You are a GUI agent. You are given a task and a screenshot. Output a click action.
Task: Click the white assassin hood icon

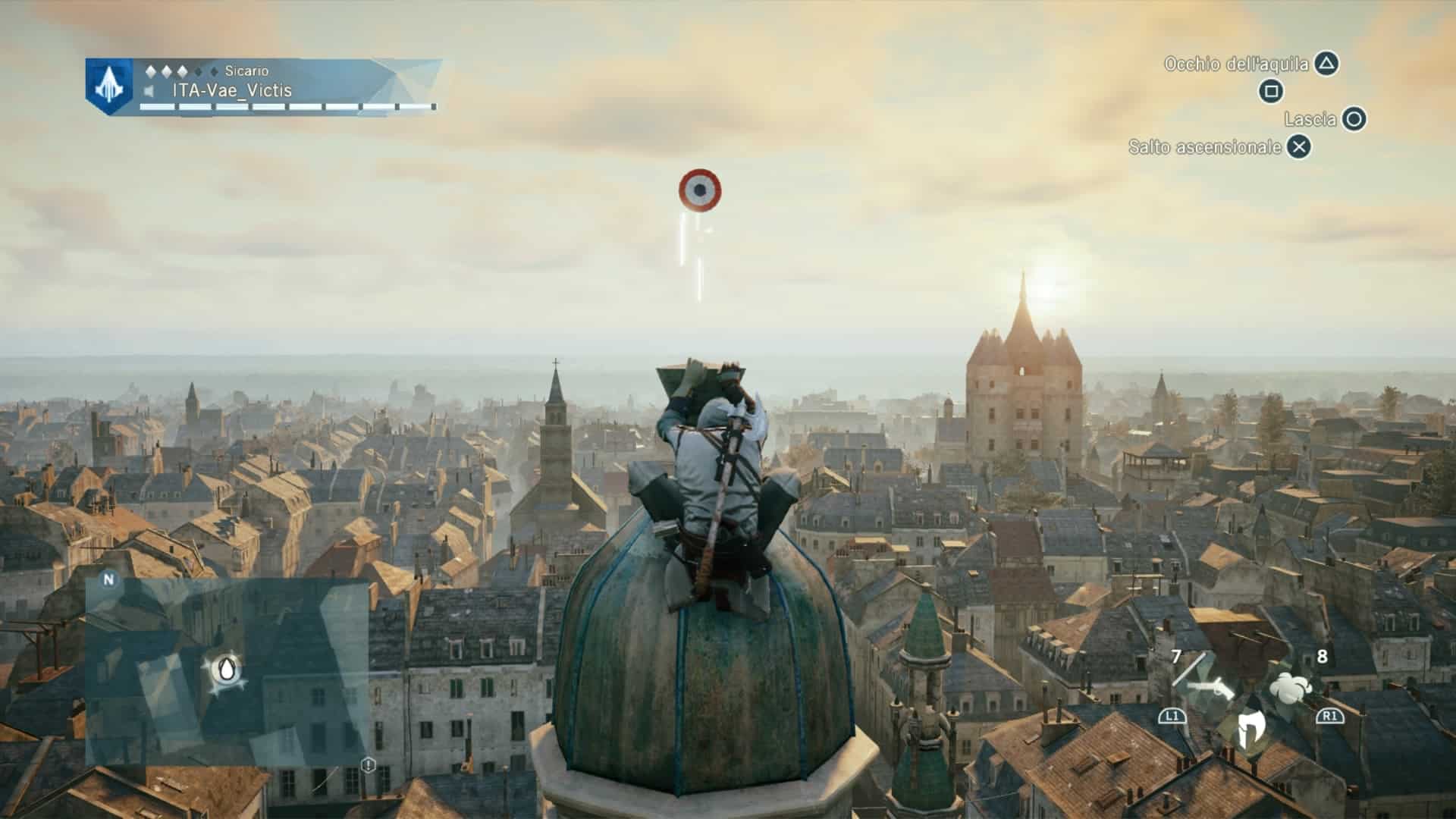1247,730
